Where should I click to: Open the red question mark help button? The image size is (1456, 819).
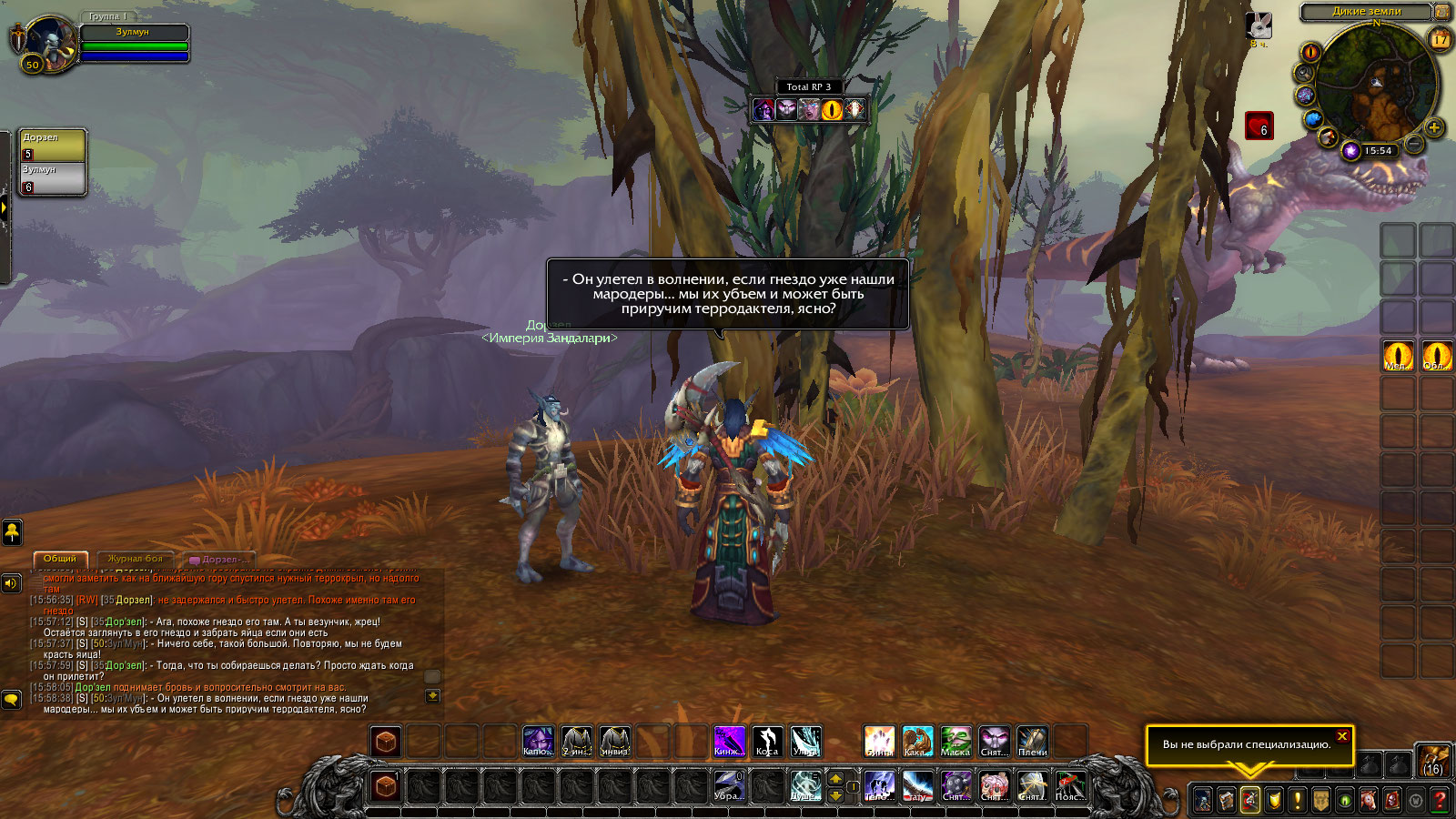click(1439, 800)
